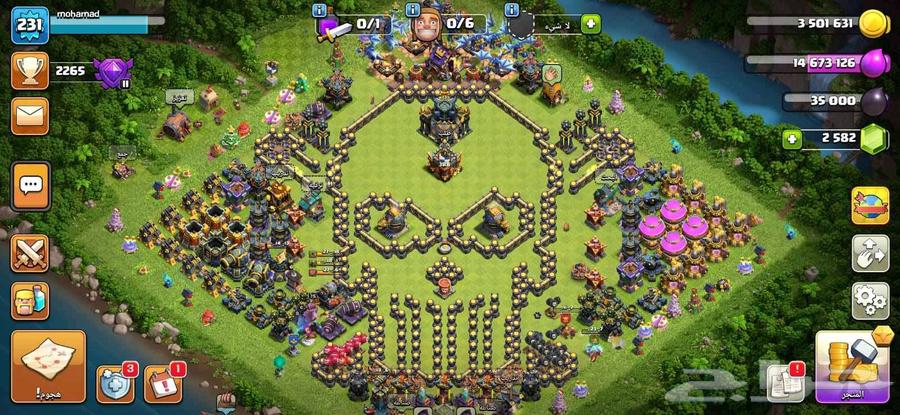
Task: Open the globe with red ribbon button
Action: coord(870,206)
